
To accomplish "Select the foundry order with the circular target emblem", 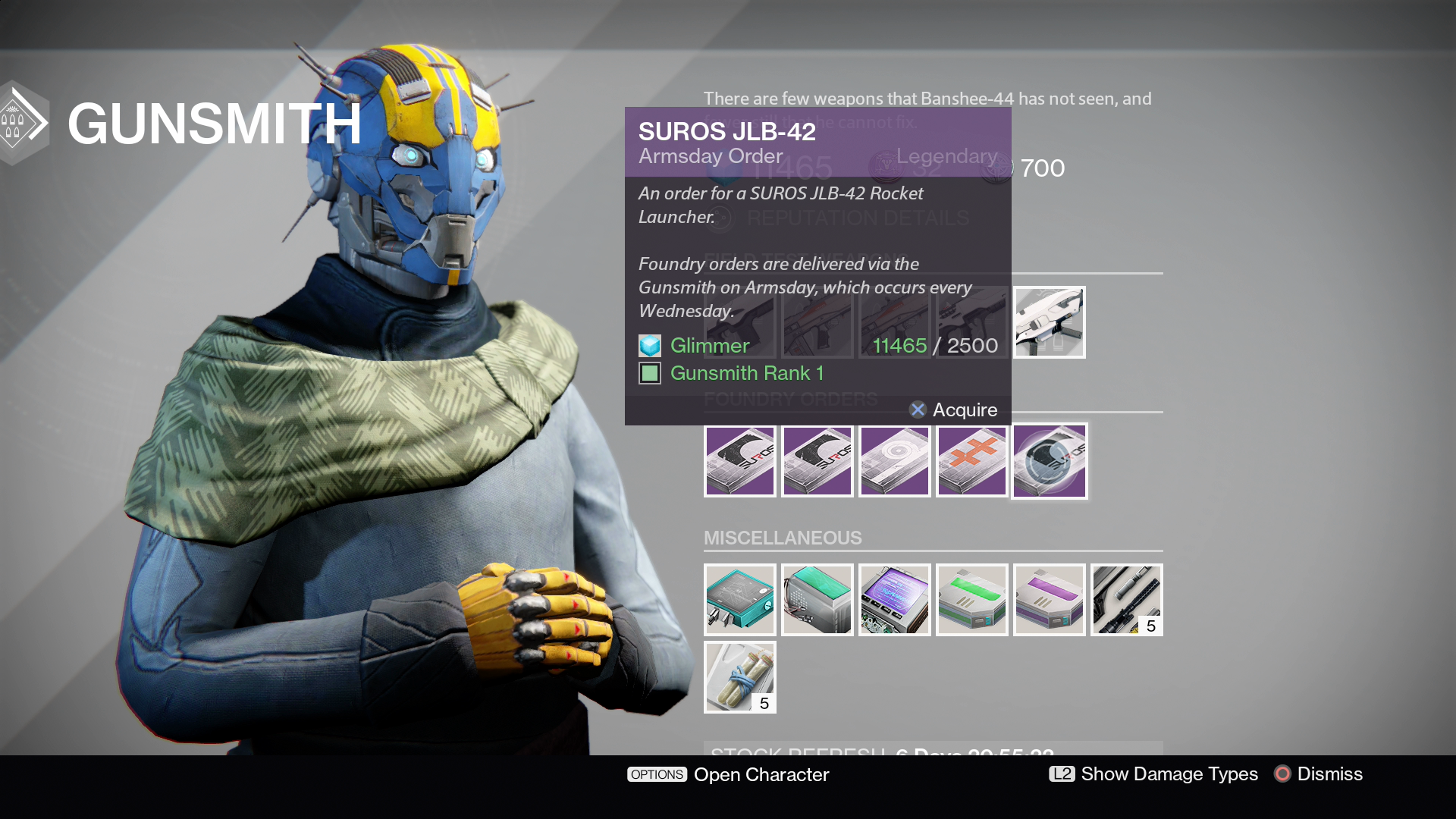I will pos(894,461).
